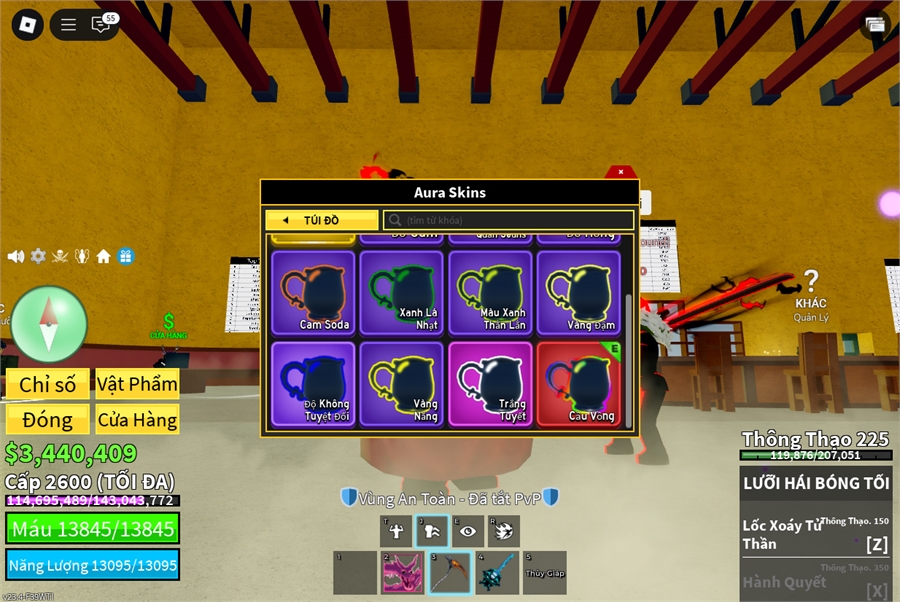Open the Vật Phẩm items menu
This screenshot has height=602, width=900.
(x=138, y=384)
